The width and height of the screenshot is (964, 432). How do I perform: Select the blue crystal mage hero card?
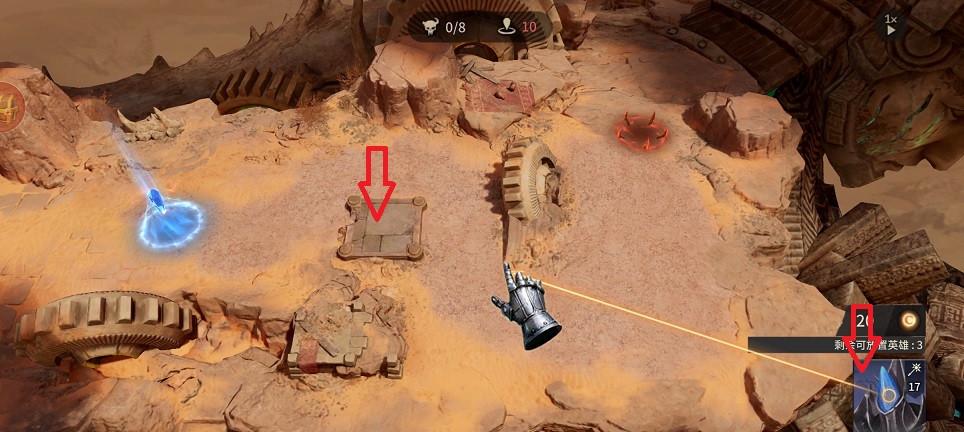pyautogui.click(x=888, y=395)
